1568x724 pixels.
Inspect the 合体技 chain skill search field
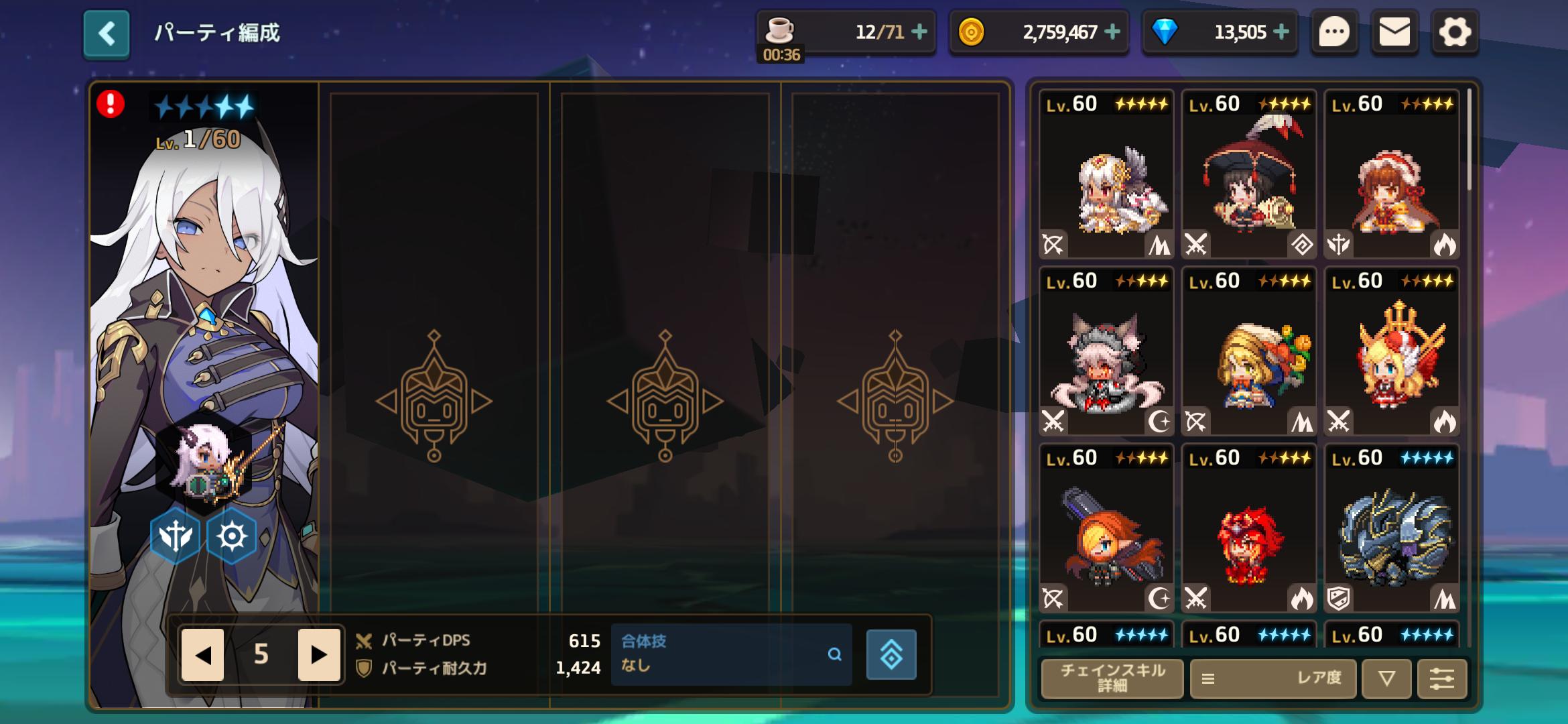tap(730, 654)
